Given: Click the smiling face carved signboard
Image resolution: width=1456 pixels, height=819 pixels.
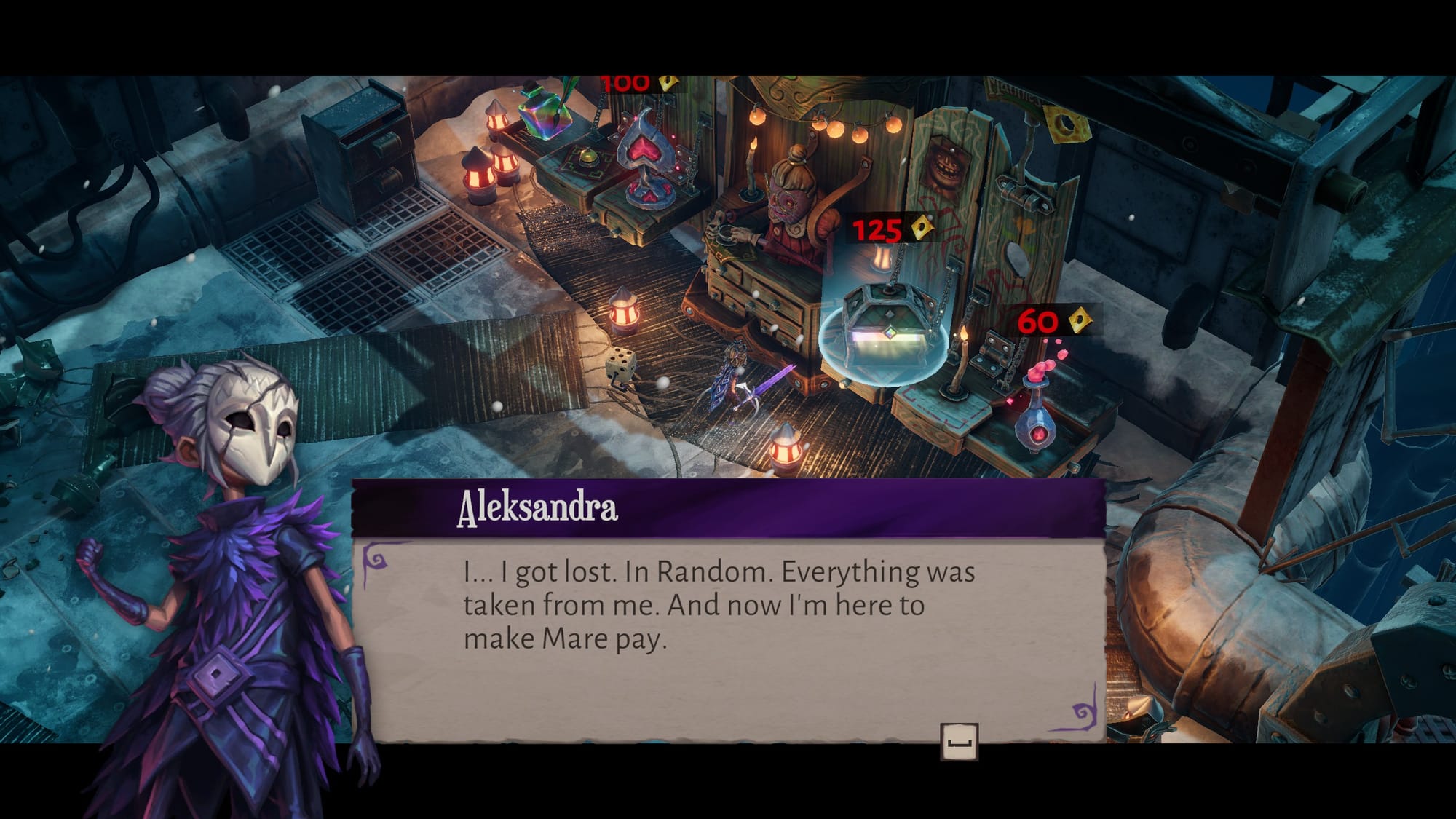Looking at the screenshot, I should (x=946, y=164).
